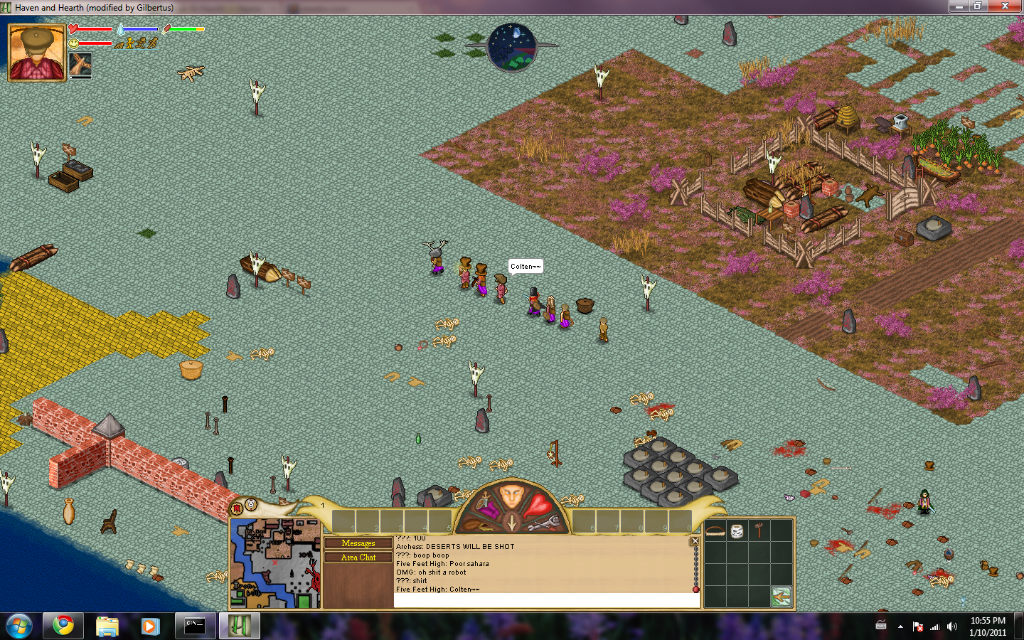Set movement speed to sprint
Viewport: 1024px width, 640px height.
click(154, 43)
